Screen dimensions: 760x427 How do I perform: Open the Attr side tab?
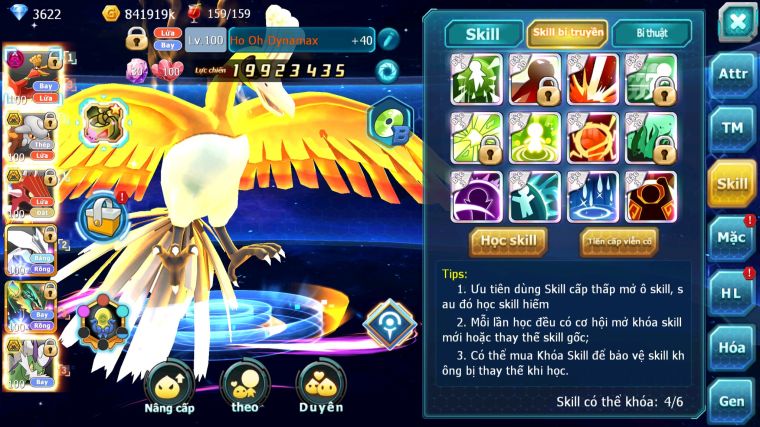[x=733, y=73]
